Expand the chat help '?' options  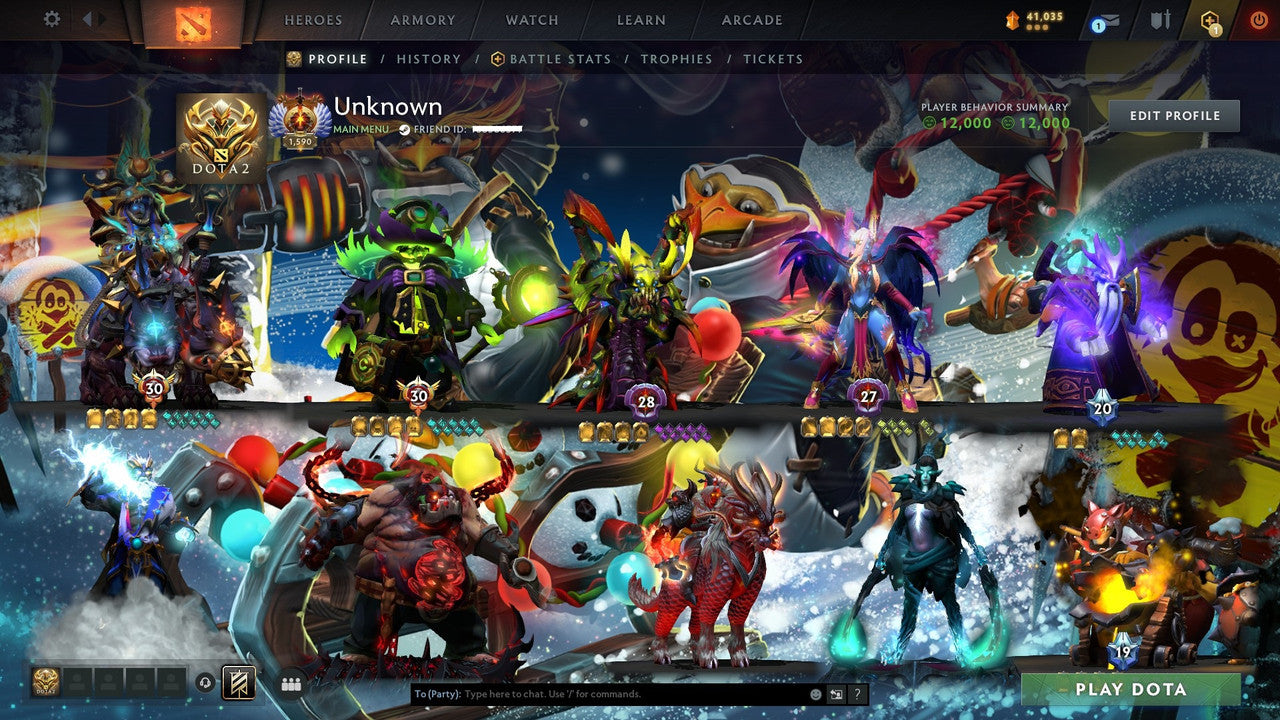pyautogui.click(x=858, y=694)
